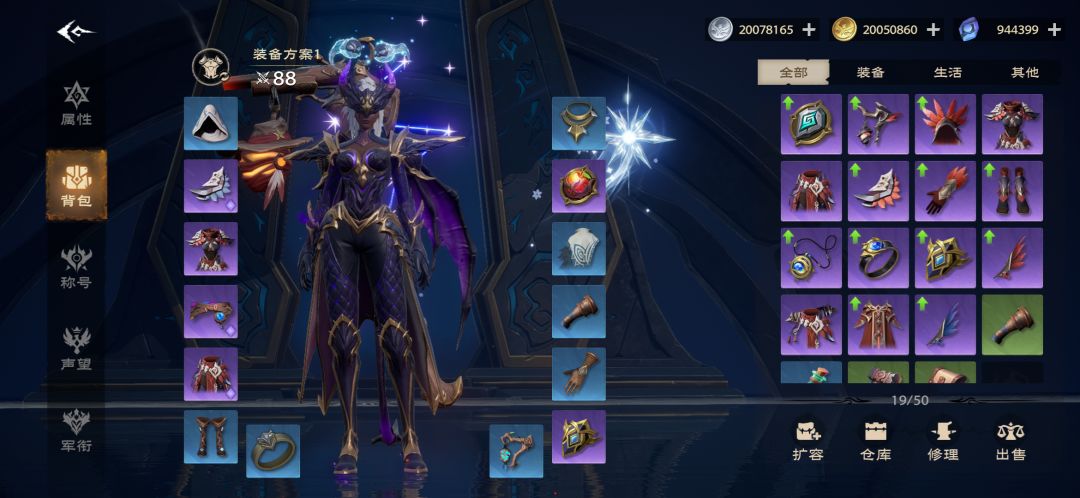This screenshot has height=498, width=1080.
Task: Select the equipped gold necklace slot
Action: 579,124
